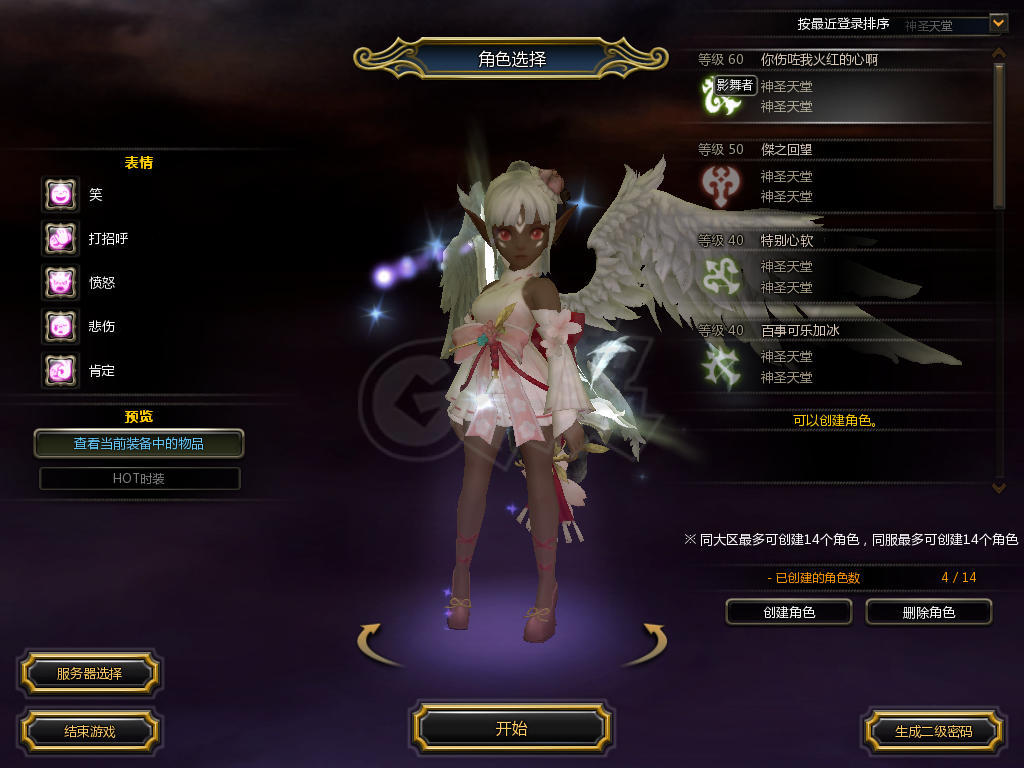Play the 笑 laugh emote
This screenshot has height=768, width=1024.
(60, 194)
